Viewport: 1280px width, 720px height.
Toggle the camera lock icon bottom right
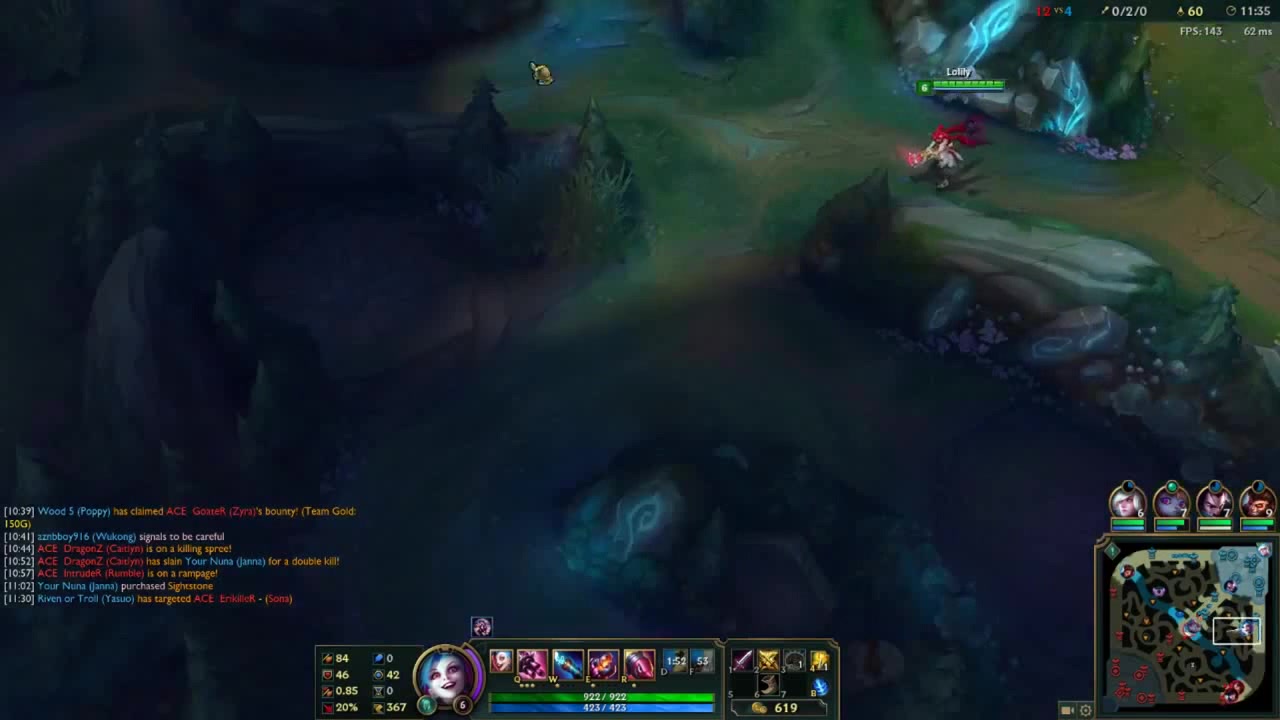[x=1065, y=709]
